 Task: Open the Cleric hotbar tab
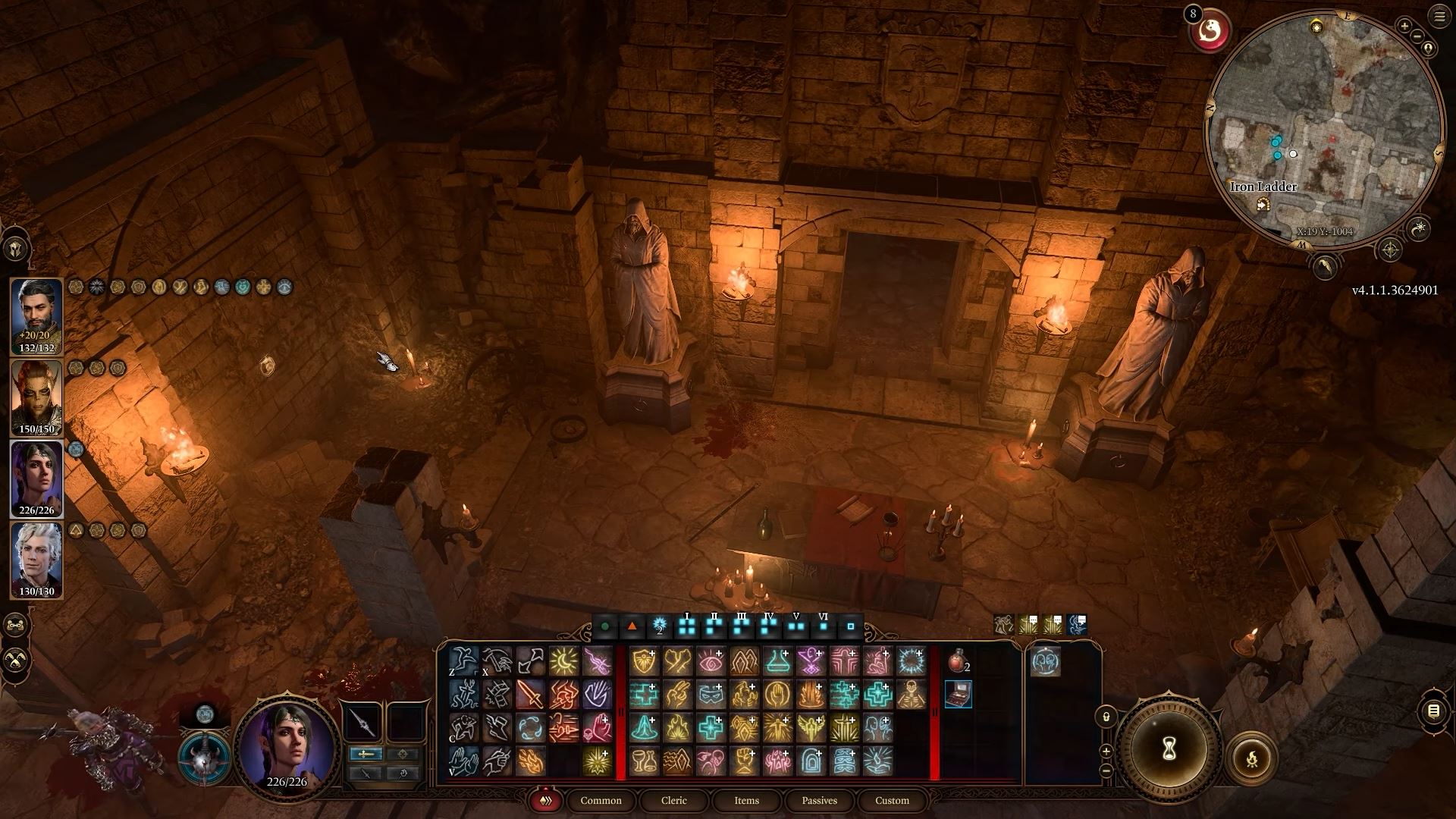673,800
